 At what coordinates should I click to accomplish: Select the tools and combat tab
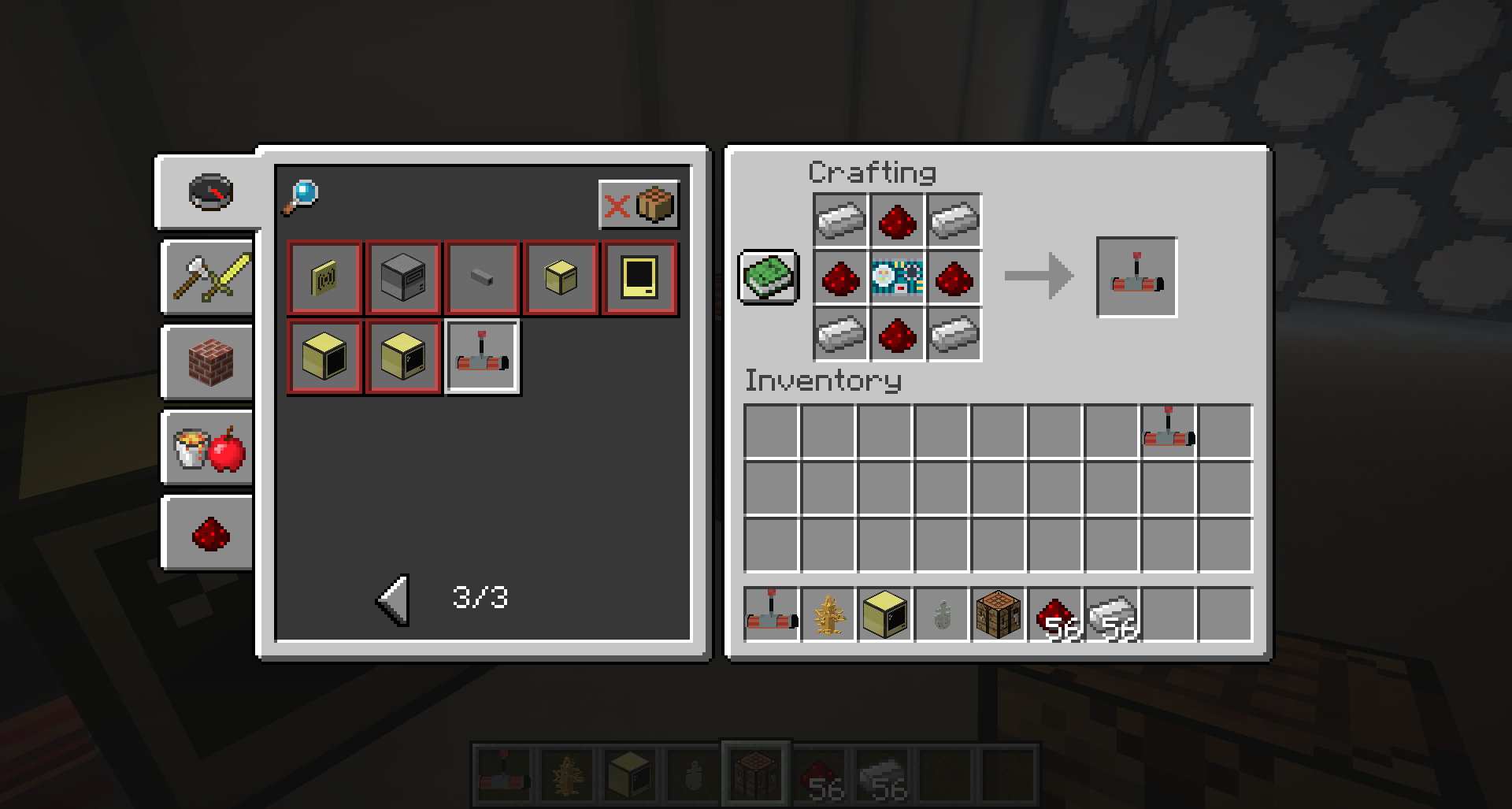tap(206, 278)
